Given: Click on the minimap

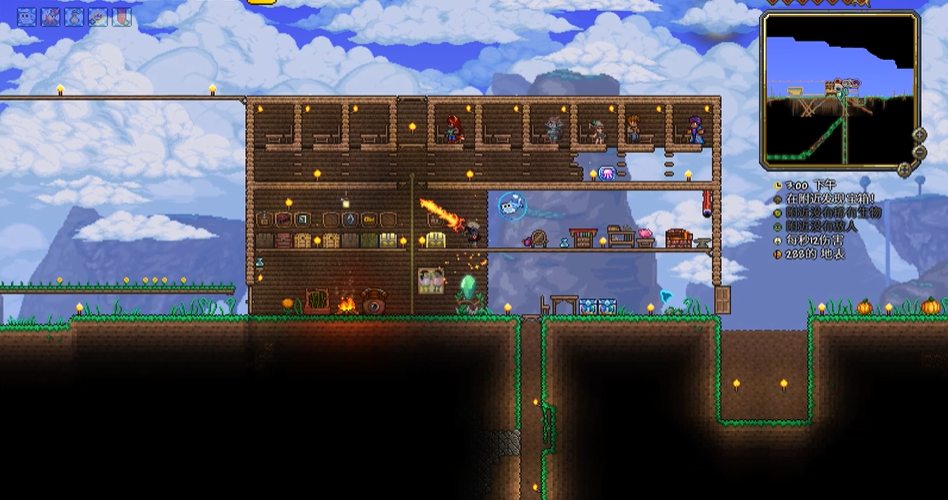Looking at the screenshot, I should (838, 88).
